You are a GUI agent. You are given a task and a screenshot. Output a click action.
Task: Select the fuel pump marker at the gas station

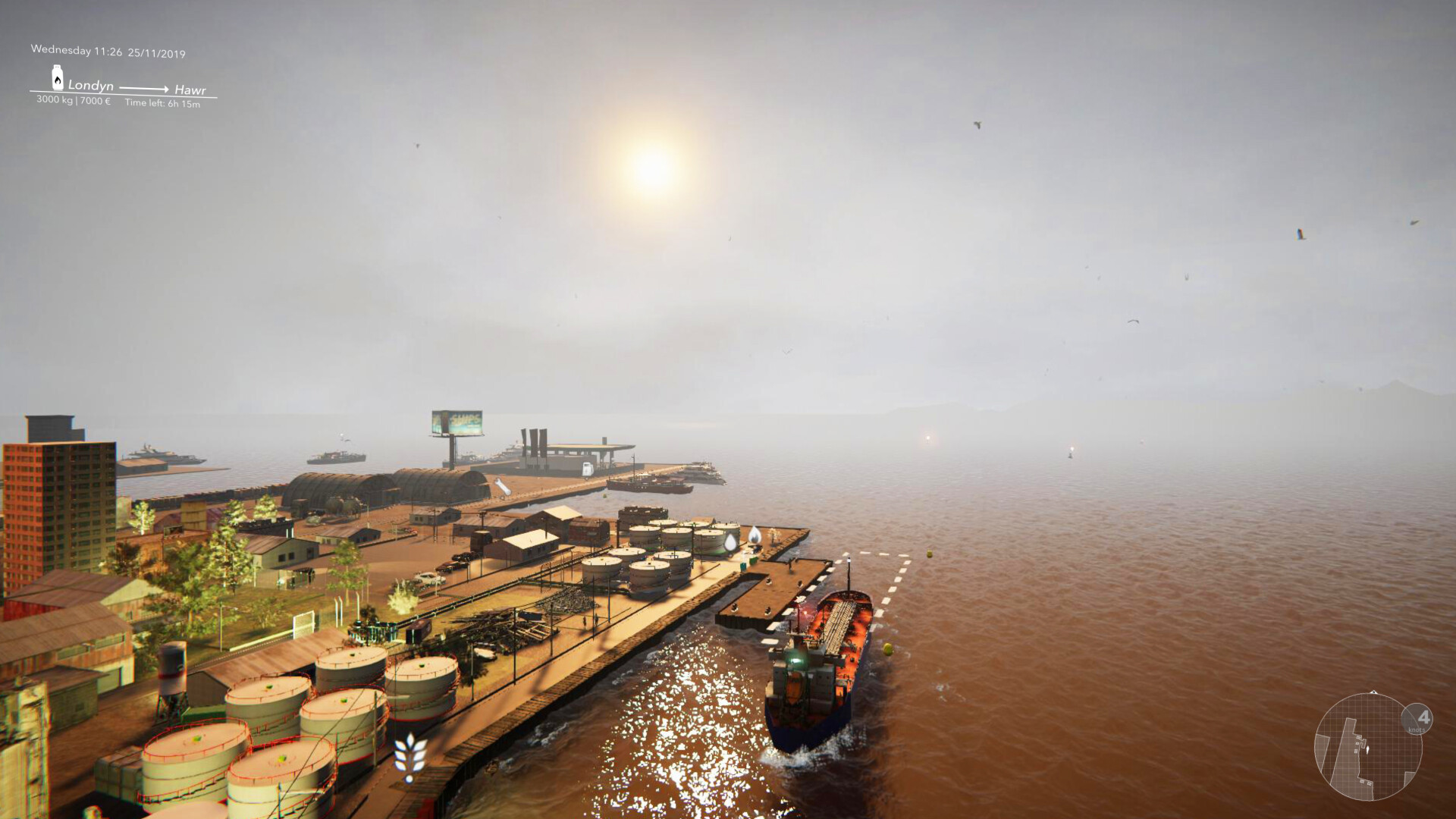tap(586, 468)
